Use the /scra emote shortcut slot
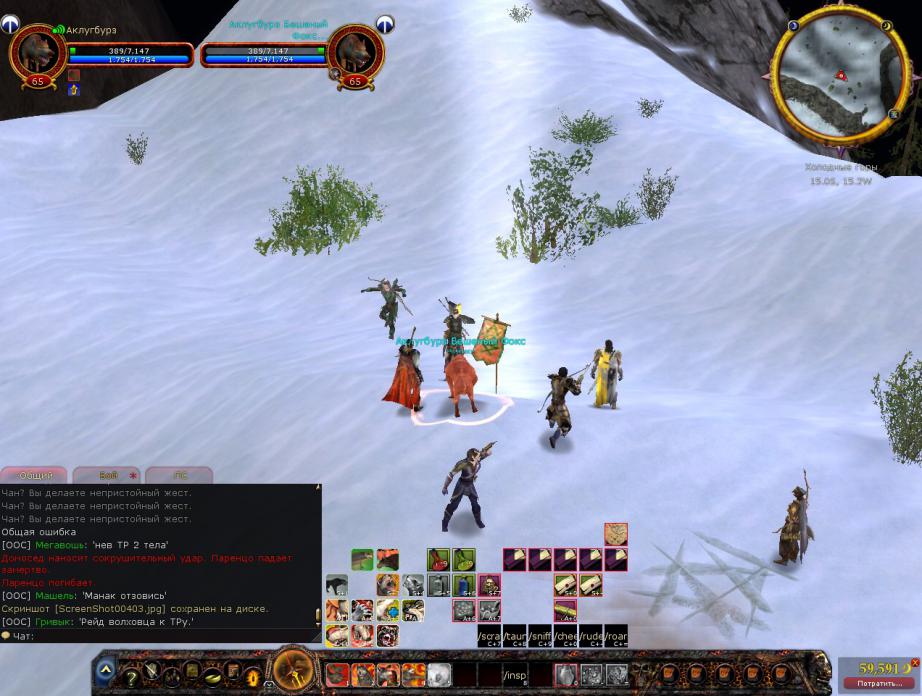Screen dimensions: 922x696 pos(489,635)
